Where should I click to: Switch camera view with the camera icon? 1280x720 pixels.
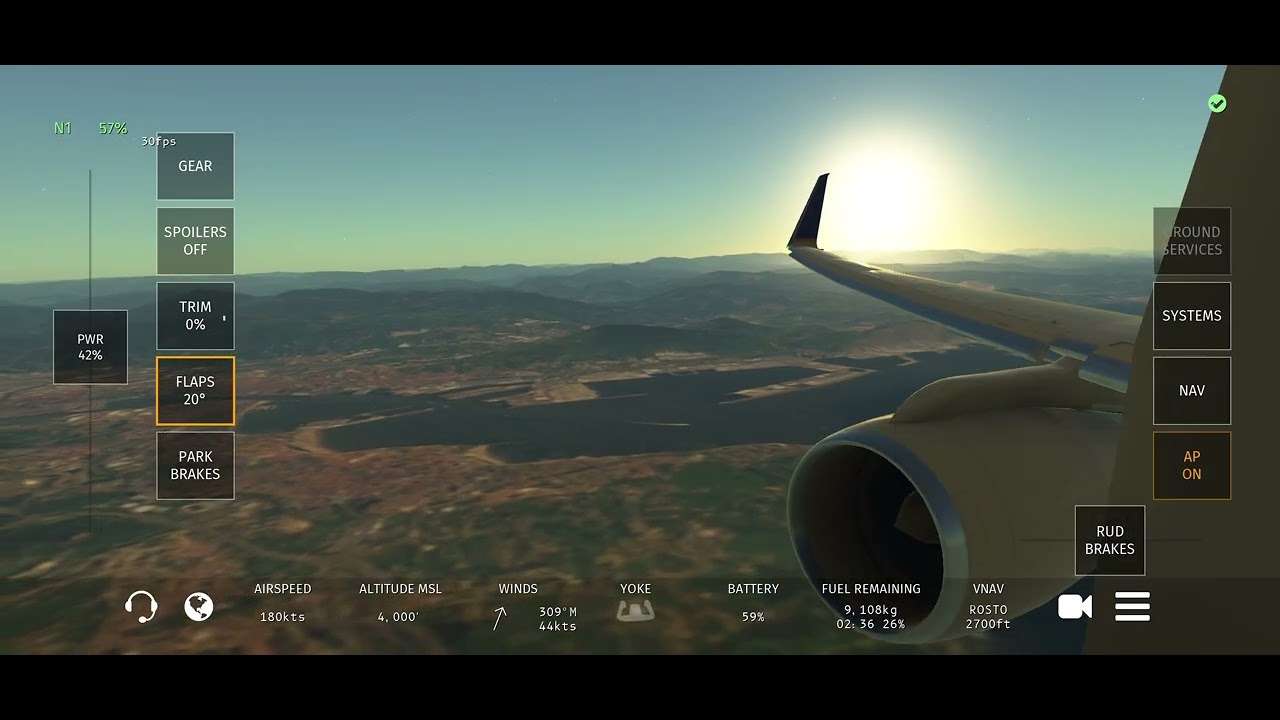tap(1074, 607)
